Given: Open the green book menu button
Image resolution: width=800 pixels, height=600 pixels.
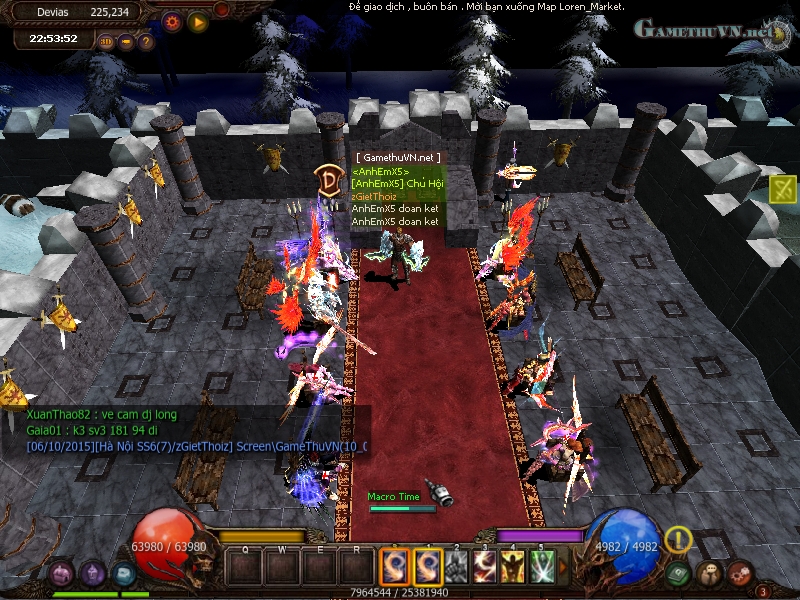Looking at the screenshot, I should [679, 574].
